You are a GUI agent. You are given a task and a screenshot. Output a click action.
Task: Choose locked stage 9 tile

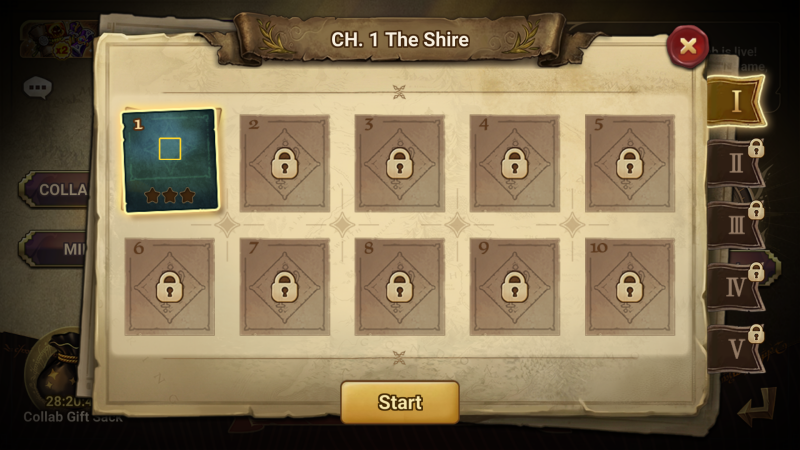coord(514,287)
